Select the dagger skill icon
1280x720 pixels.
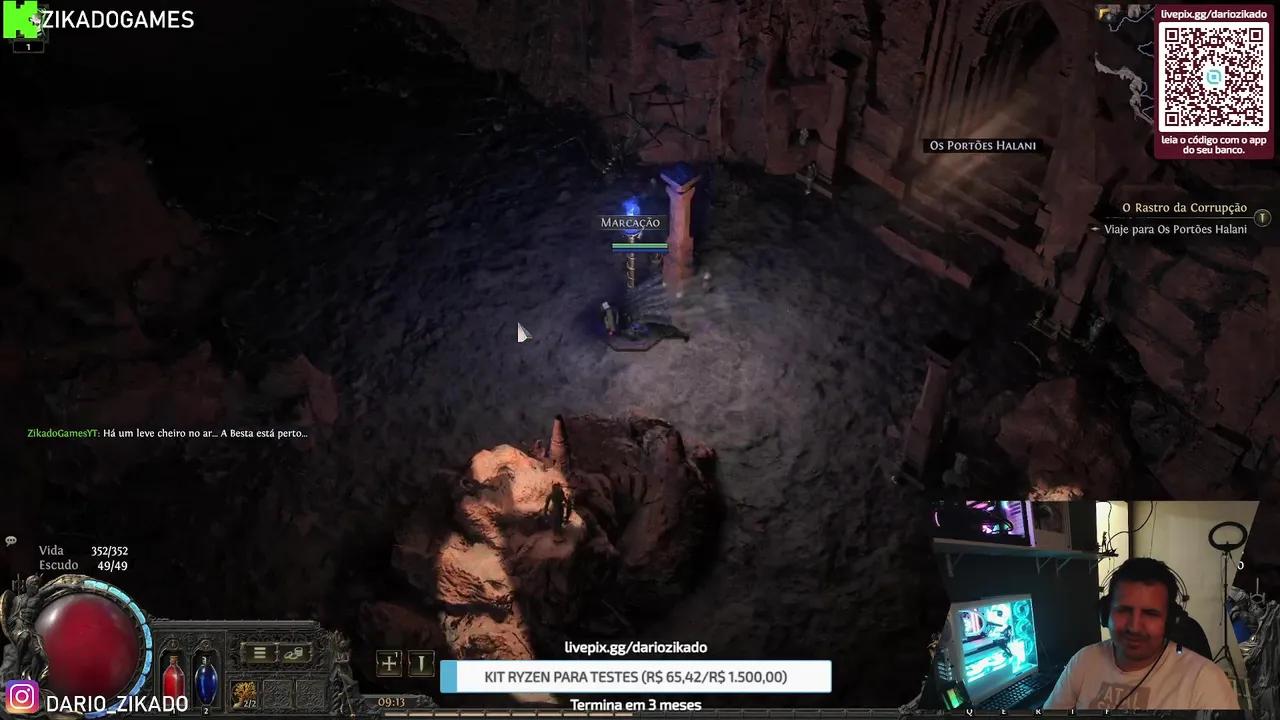coord(421,663)
